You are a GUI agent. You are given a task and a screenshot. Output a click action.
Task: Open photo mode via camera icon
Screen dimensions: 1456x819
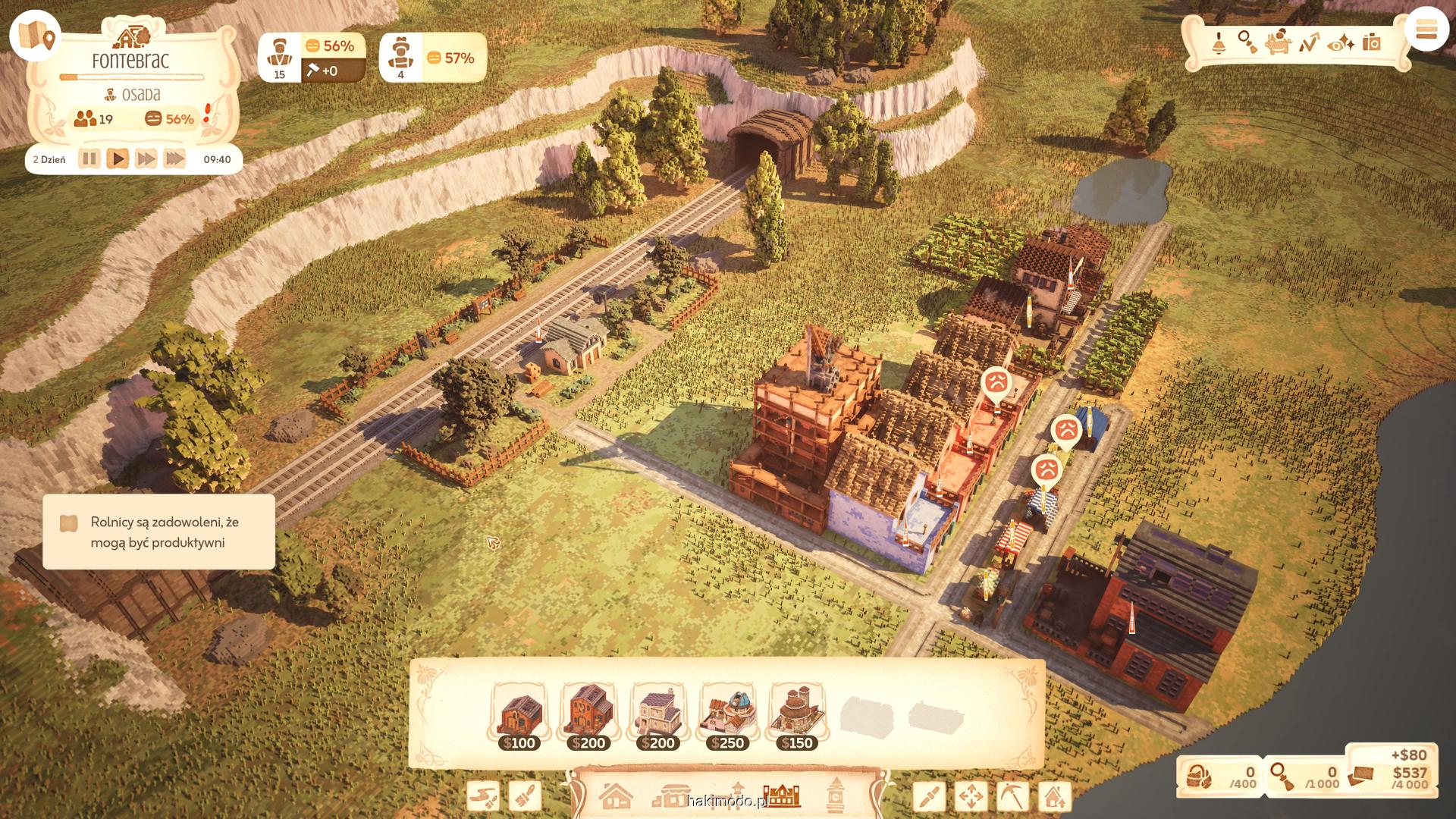pos(1372,42)
